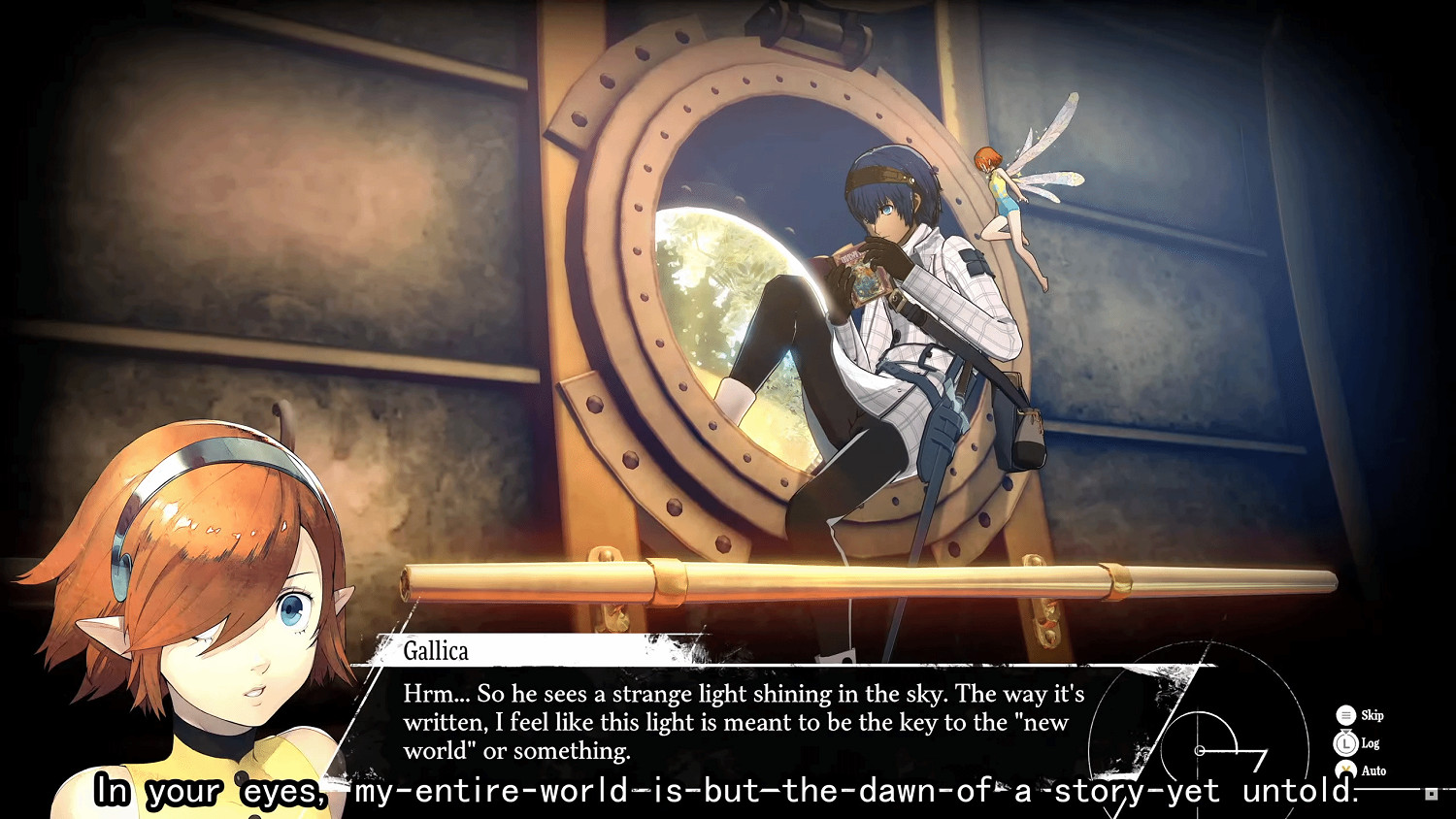
Task: Click the hamburger-style menu glyph on Skip
Action: tap(1345, 716)
